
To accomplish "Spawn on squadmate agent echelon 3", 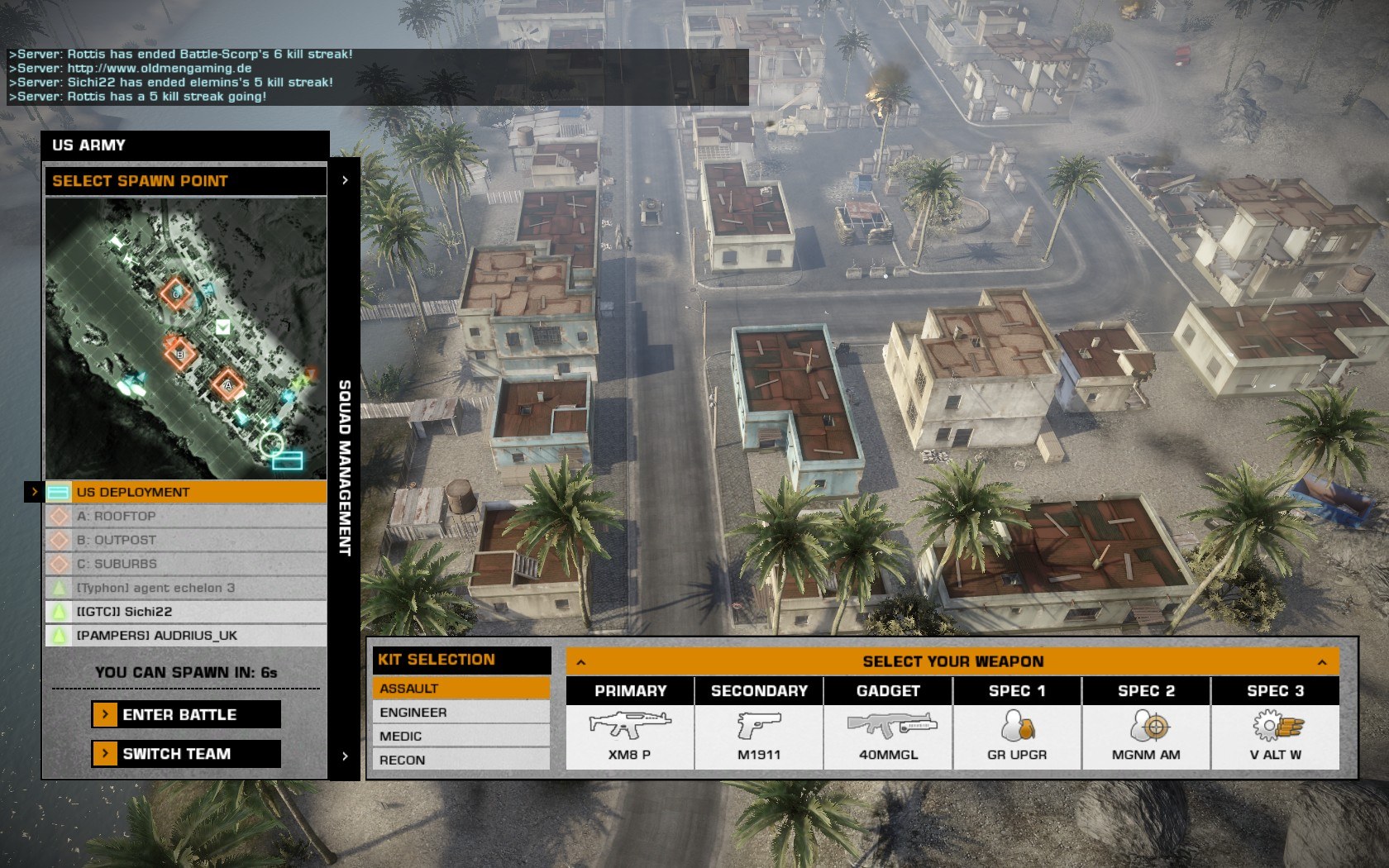I will pyautogui.click(x=186, y=588).
